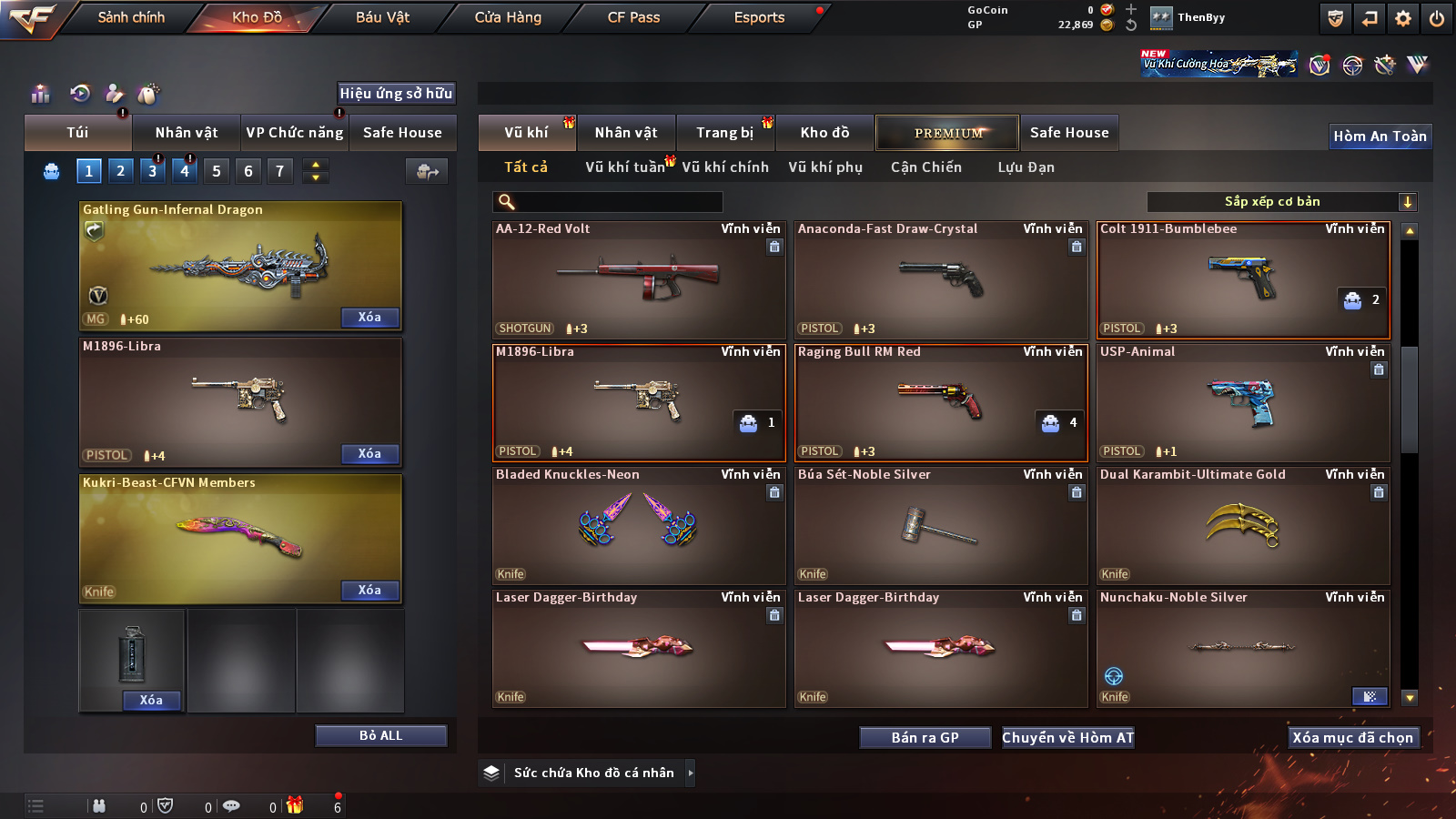Select the Trang bị equipment tab
Image resolution: width=1456 pixels, height=819 pixels.
point(724,133)
